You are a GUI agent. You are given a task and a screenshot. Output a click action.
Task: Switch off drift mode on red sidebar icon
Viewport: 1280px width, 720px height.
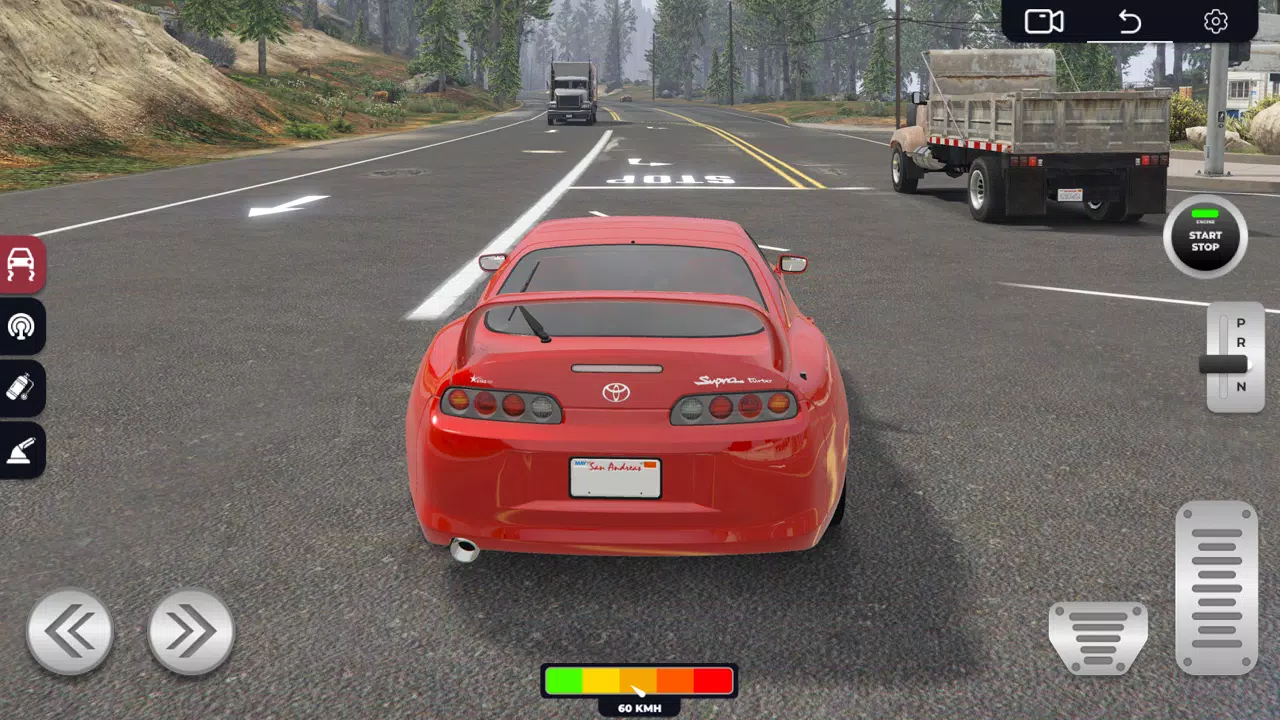coord(21,265)
